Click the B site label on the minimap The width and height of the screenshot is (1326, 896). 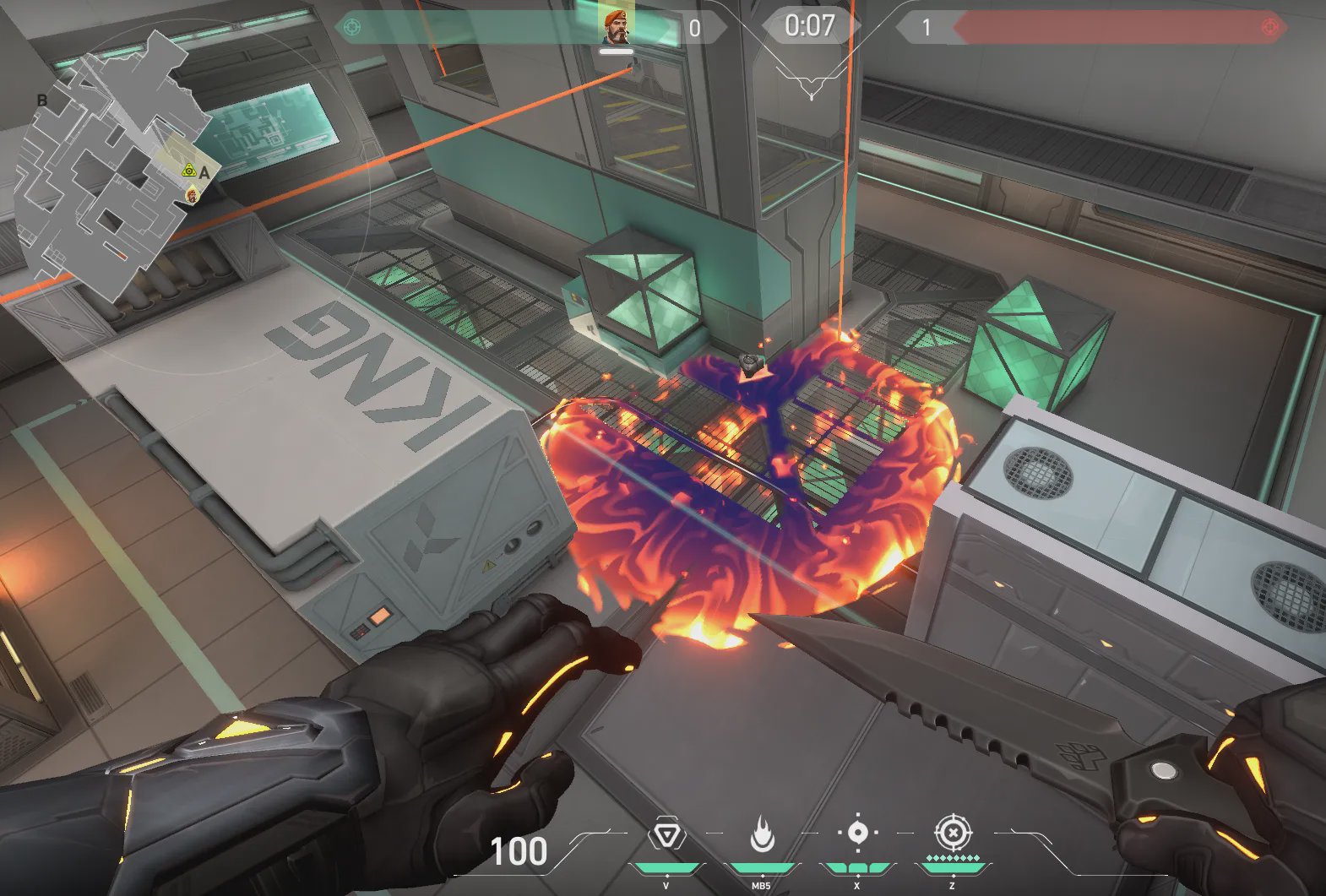coord(41,100)
